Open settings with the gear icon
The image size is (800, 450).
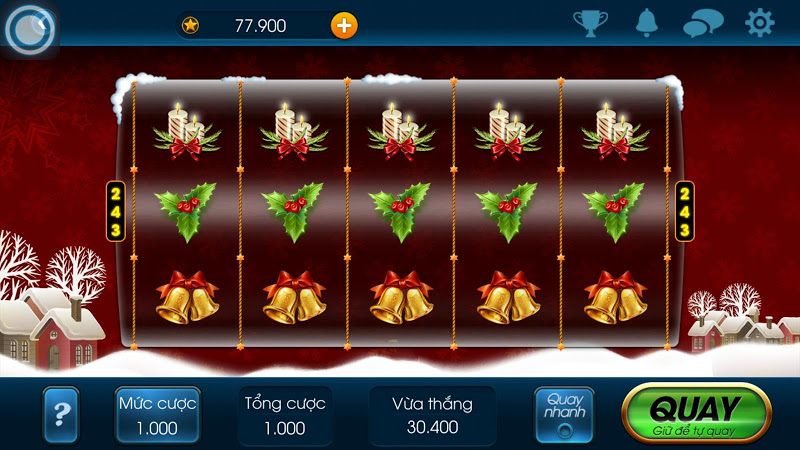(x=760, y=23)
